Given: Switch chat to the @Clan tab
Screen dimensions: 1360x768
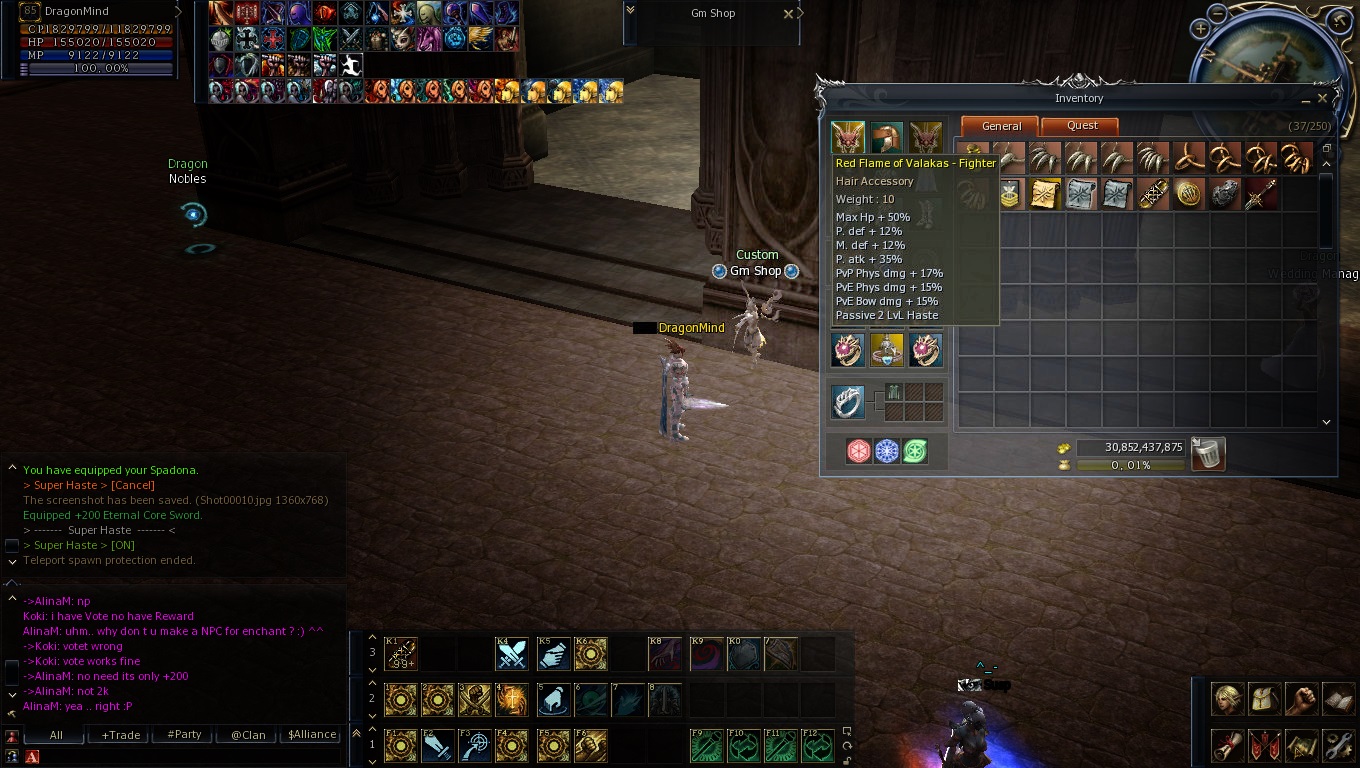Looking at the screenshot, I should pos(248,735).
